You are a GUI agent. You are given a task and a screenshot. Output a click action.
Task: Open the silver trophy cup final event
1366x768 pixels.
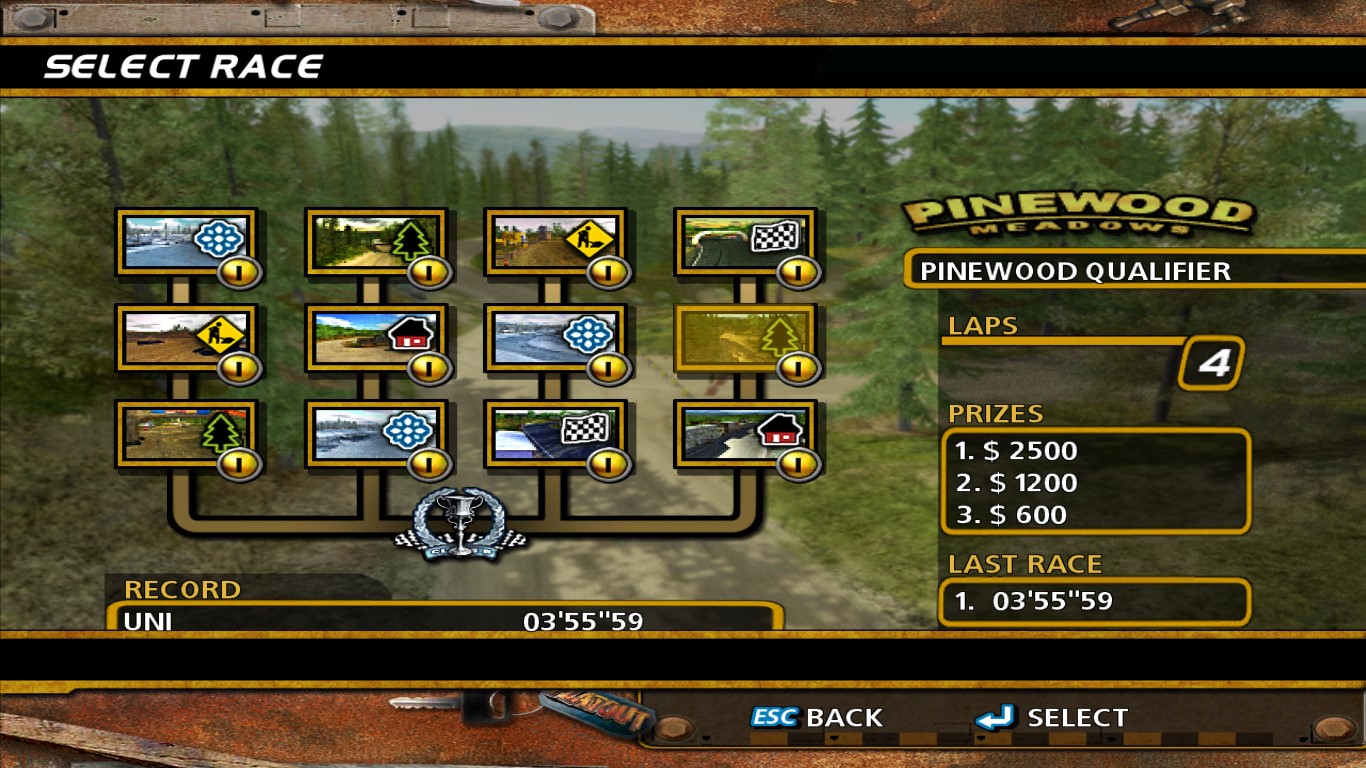tap(462, 522)
